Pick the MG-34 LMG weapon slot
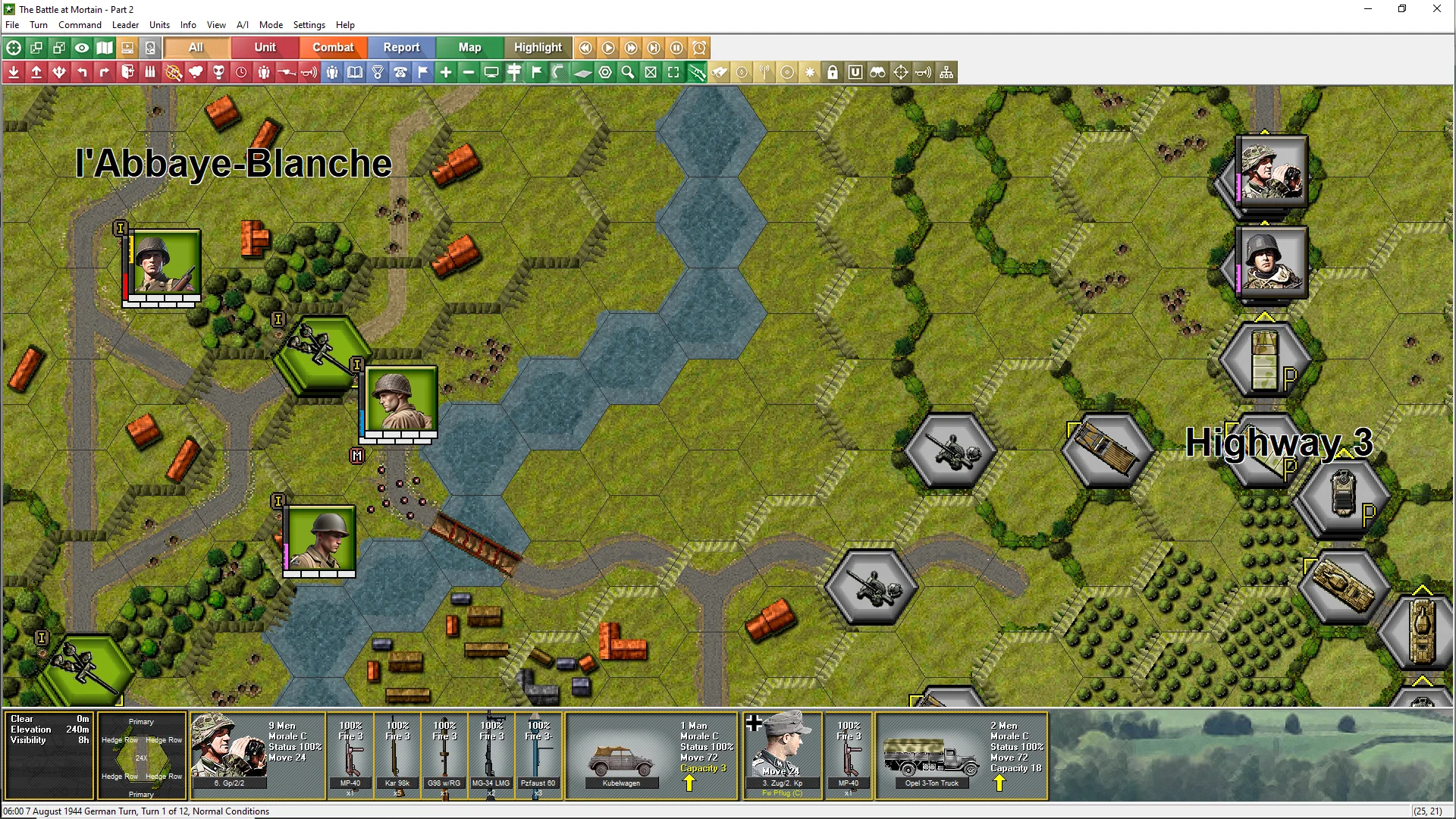Screen dimensions: 1456x819 click(491, 755)
